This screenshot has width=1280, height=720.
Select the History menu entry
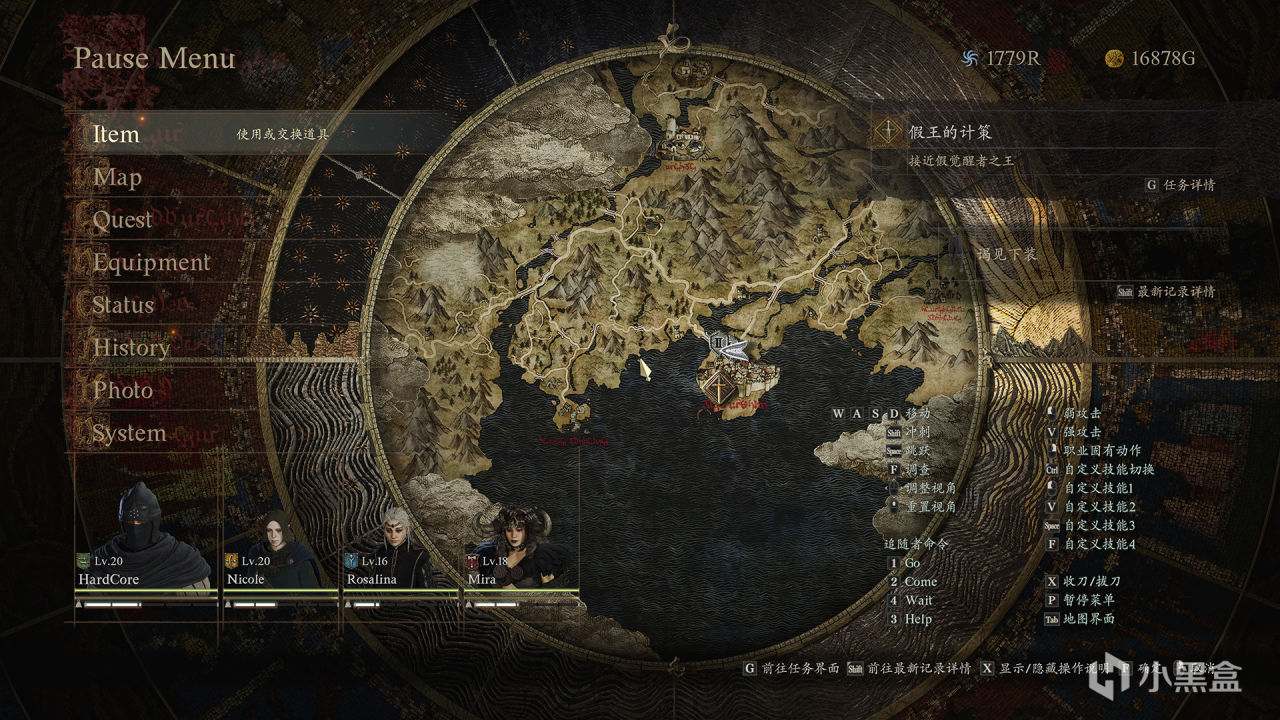(131, 348)
